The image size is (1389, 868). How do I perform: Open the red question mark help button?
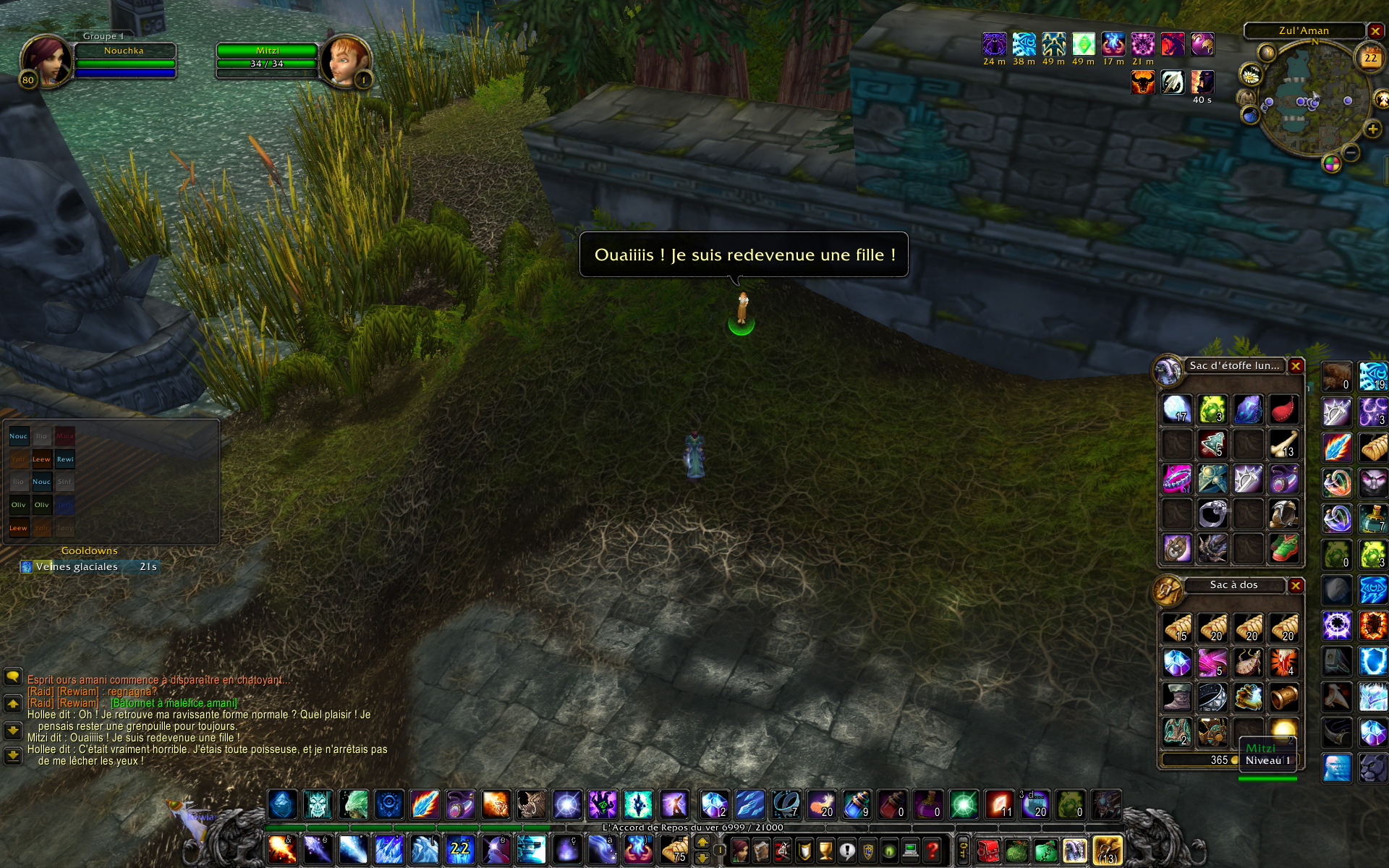[x=933, y=850]
